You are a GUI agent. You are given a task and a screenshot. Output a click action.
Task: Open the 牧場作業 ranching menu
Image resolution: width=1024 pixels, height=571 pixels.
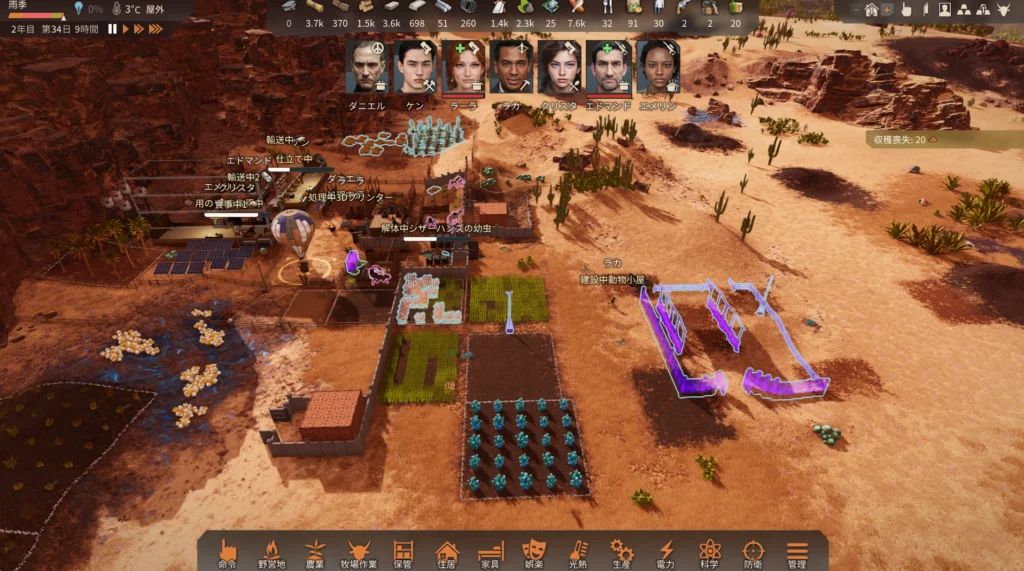coord(359,553)
